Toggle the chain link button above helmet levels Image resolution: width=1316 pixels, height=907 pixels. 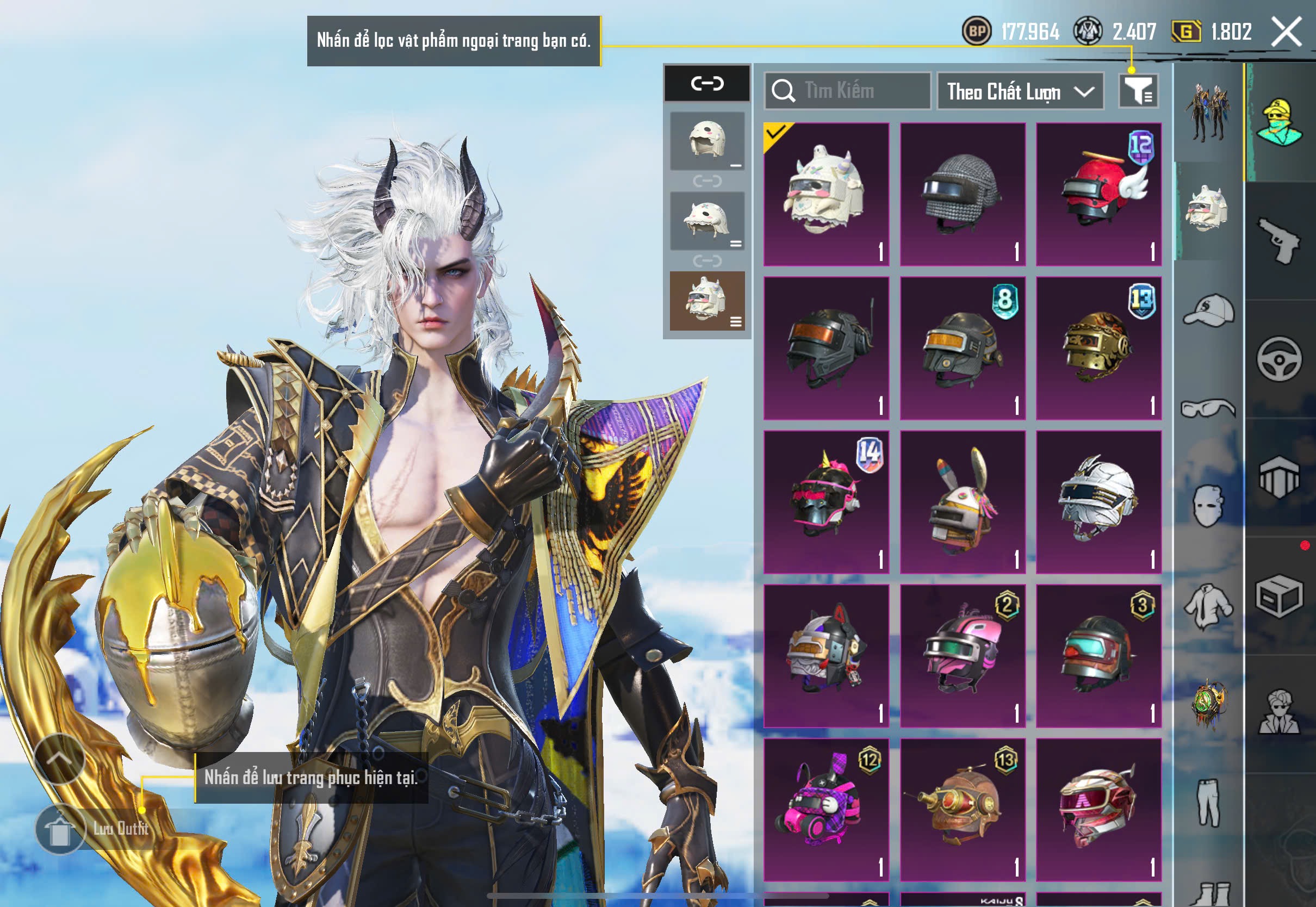707,84
